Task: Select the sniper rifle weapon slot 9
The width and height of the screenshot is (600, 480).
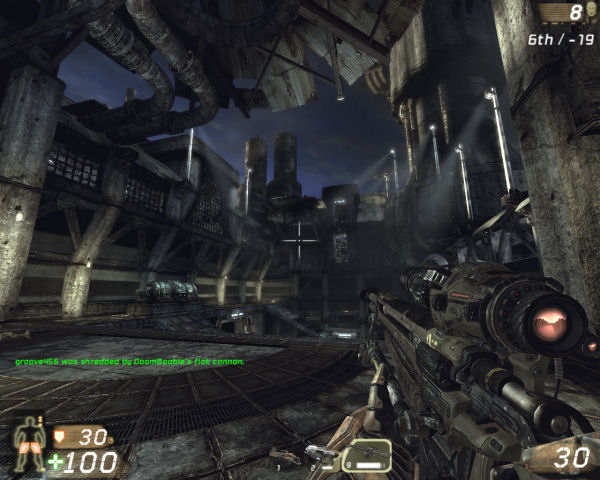Action: click(x=367, y=455)
